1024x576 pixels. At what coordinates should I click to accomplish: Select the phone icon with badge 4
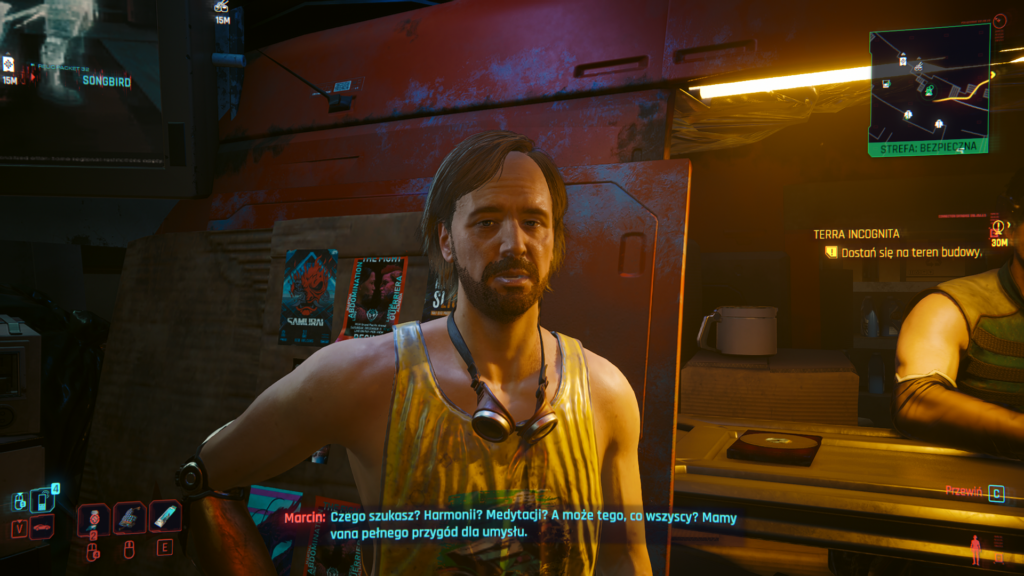coord(43,499)
